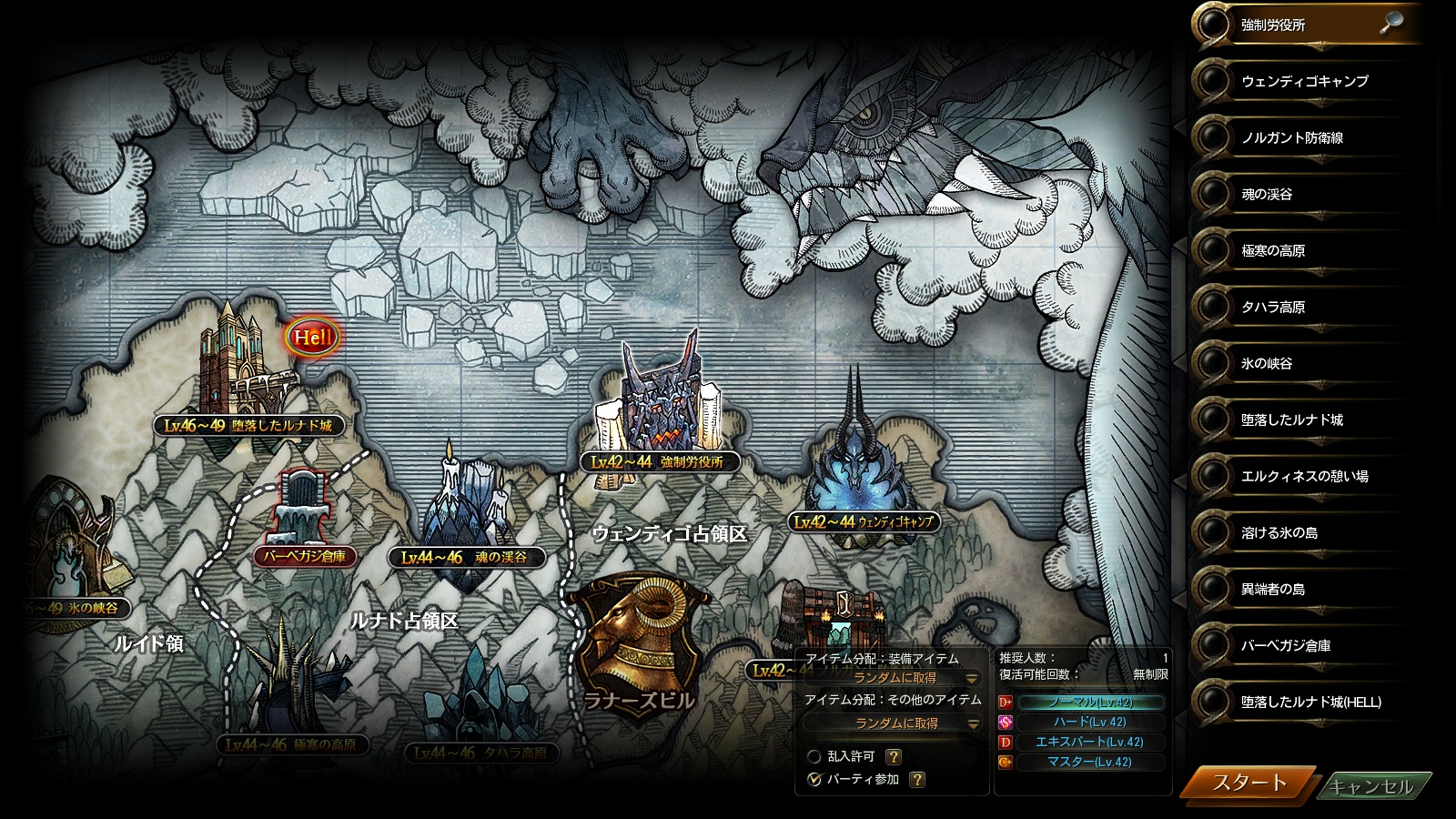Choose エキスパート(Lv.42) difficulty
Screen dimensions: 1456x819
tap(1090, 743)
